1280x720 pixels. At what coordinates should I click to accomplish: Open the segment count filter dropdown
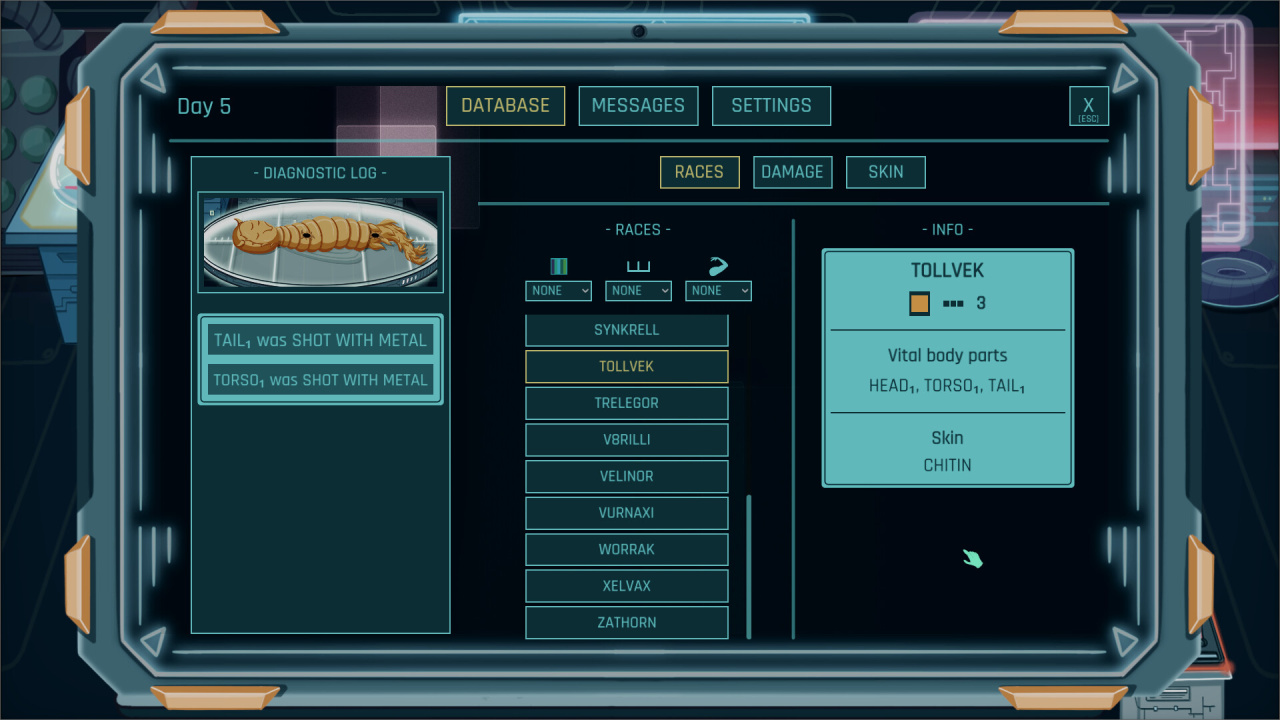point(638,290)
